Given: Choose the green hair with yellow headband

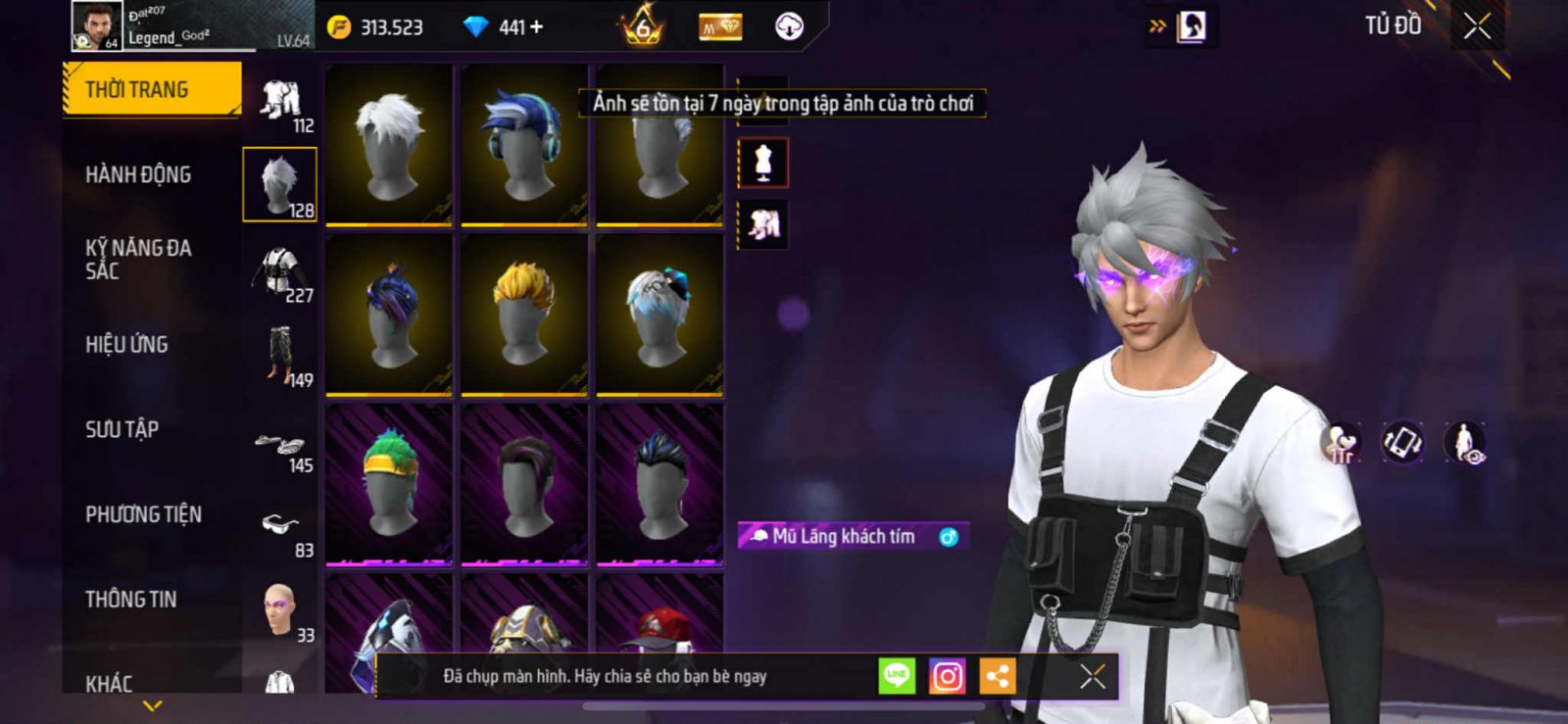Looking at the screenshot, I should coord(389,484).
